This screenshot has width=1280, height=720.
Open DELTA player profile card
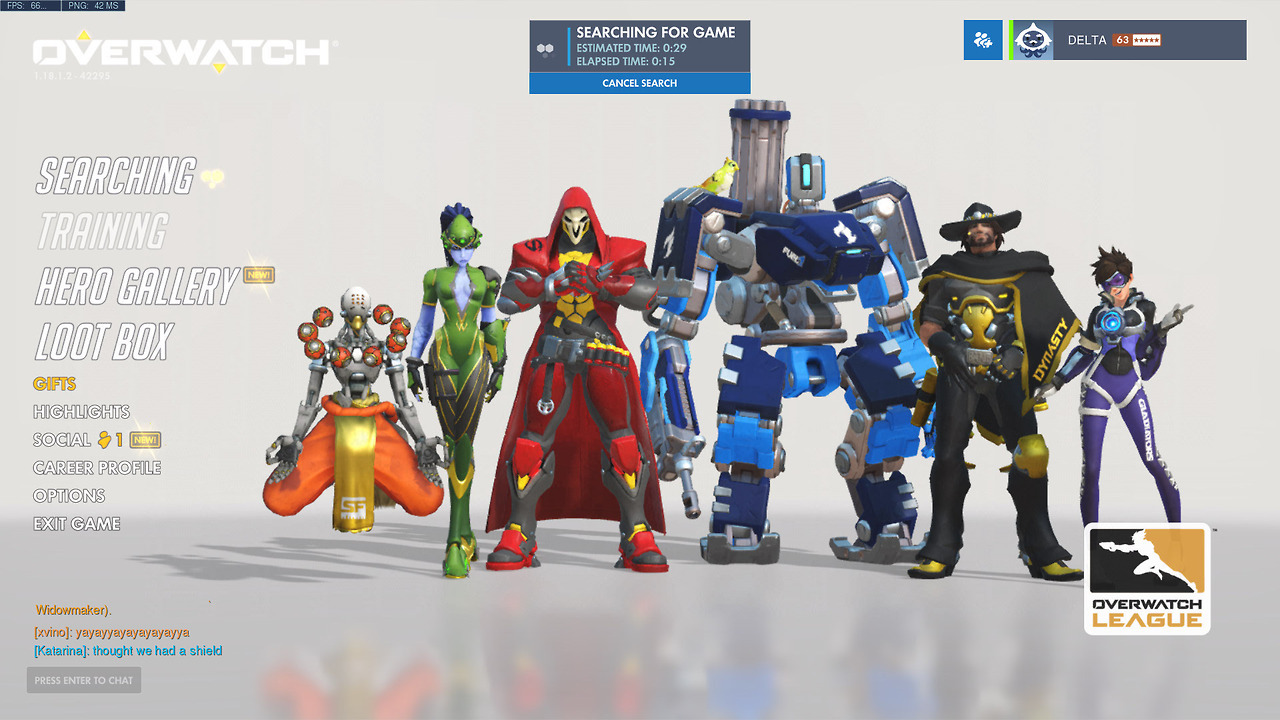1128,40
